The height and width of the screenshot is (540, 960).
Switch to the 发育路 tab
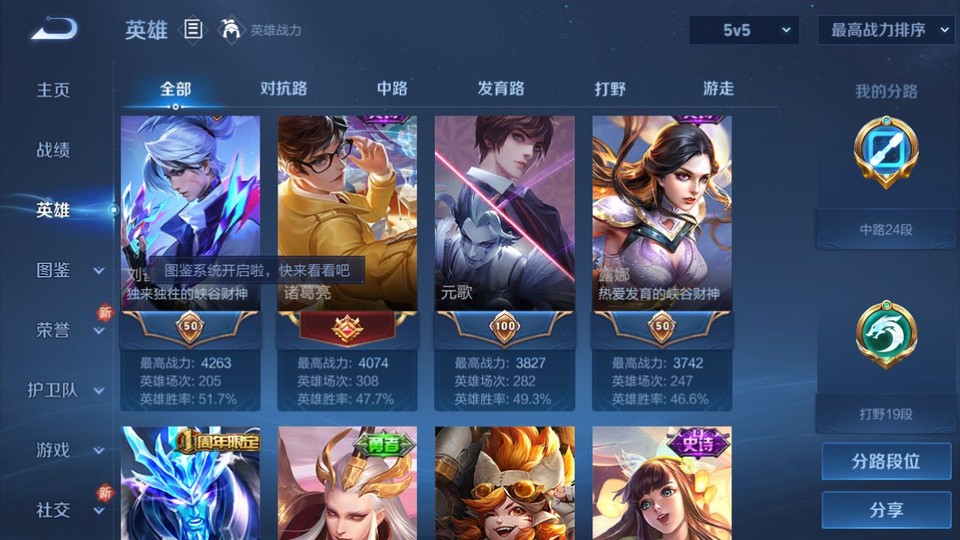(501, 89)
